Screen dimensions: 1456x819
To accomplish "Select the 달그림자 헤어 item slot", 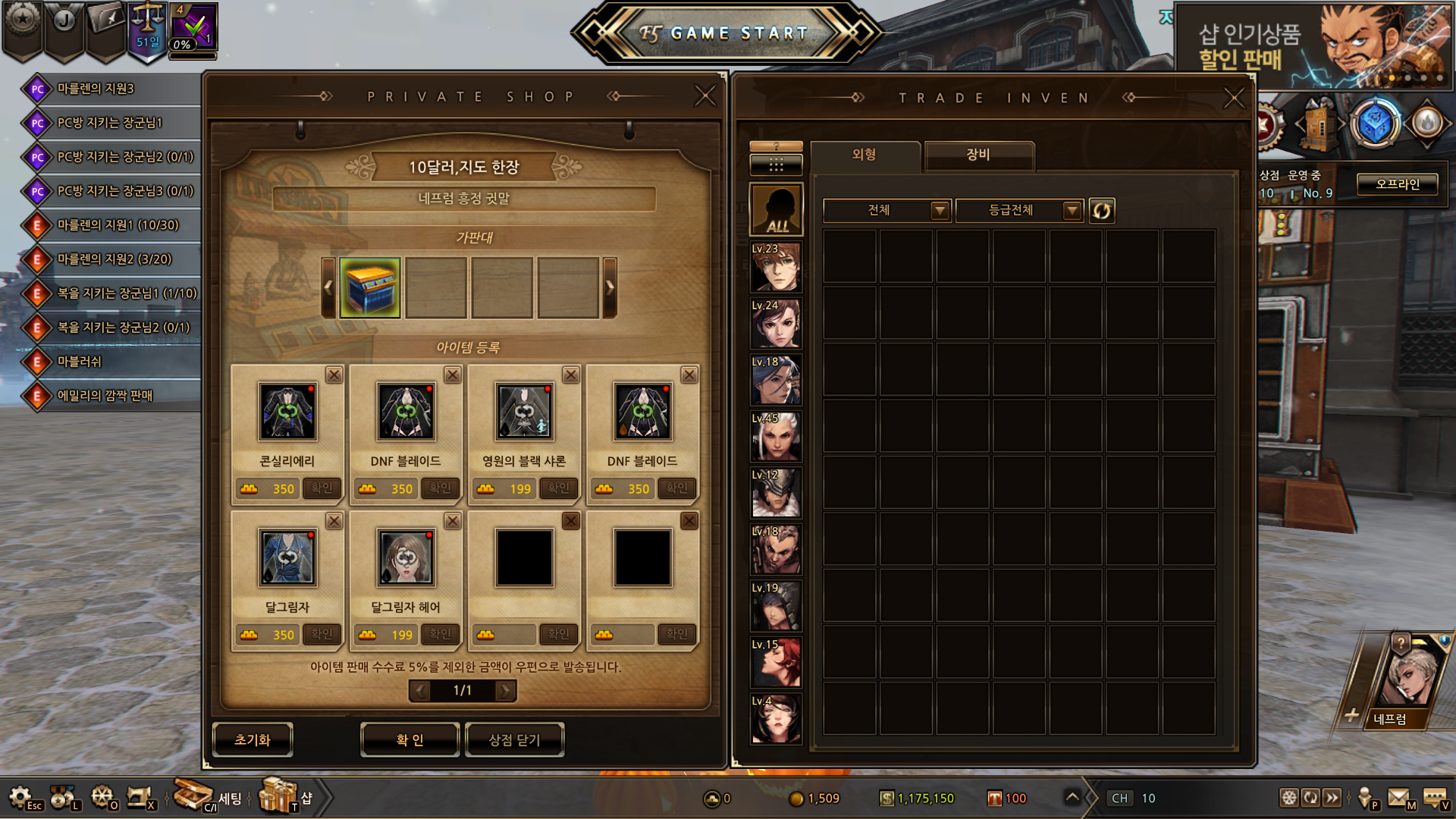I will point(406,558).
